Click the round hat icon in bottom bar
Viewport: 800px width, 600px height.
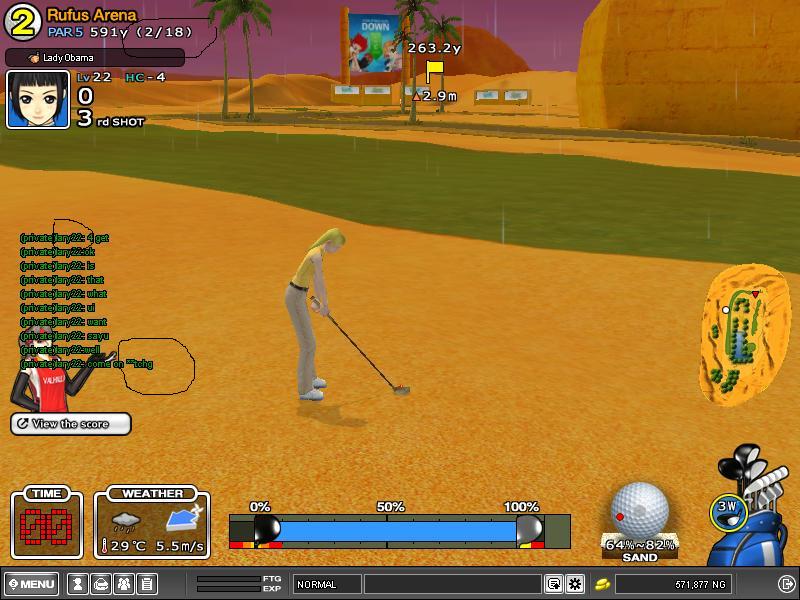tap(101, 584)
